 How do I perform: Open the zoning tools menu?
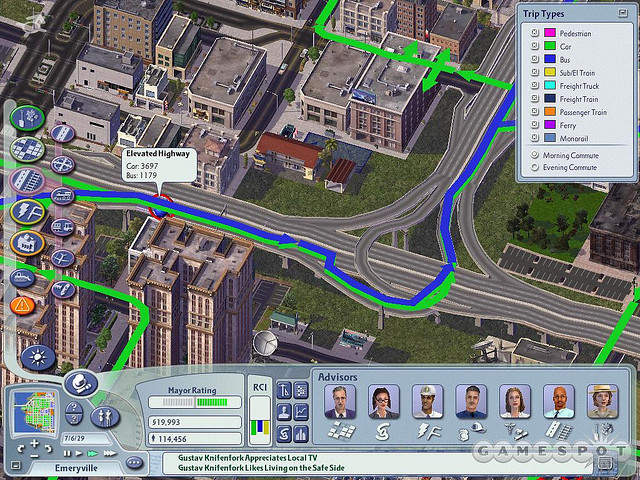pos(24,150)
